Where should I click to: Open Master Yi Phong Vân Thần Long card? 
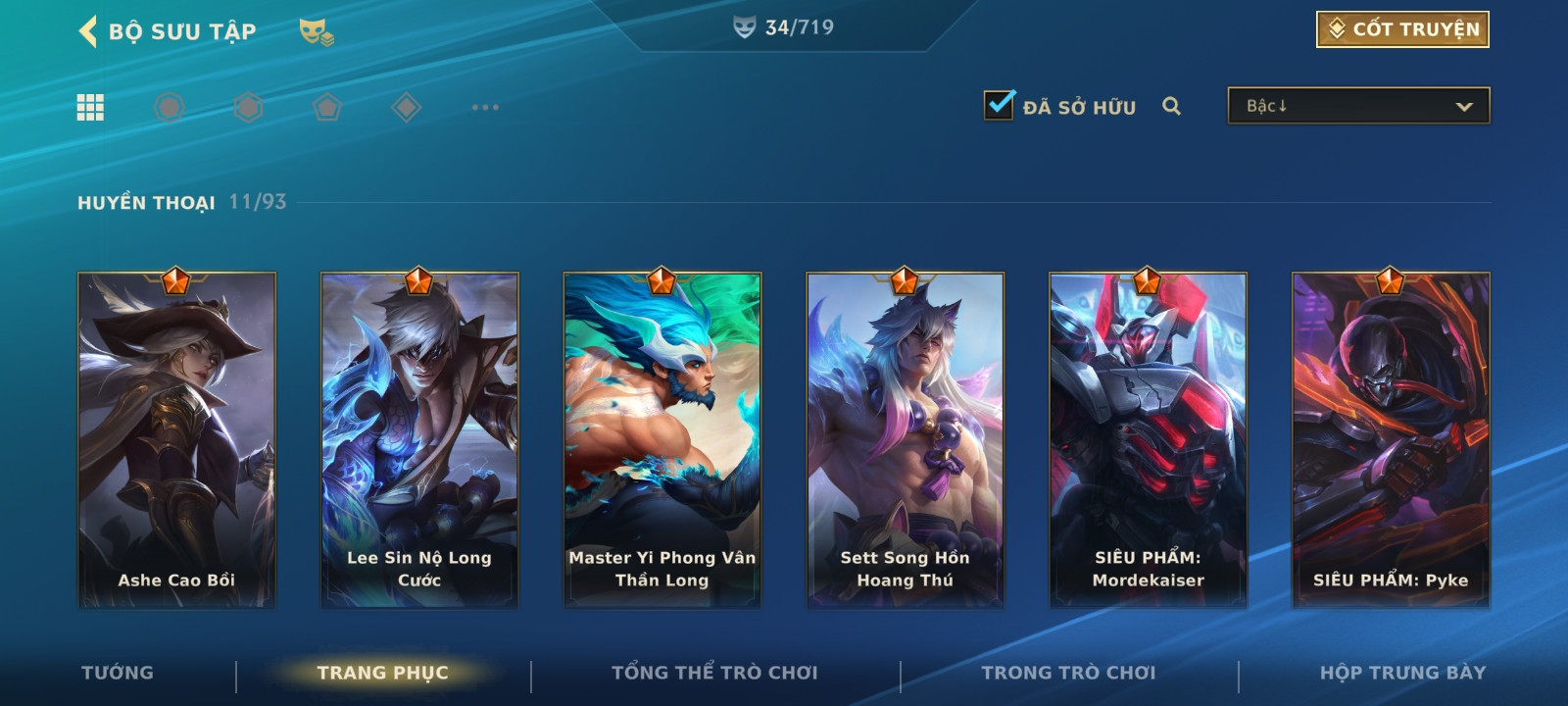(x=662, y=439)
